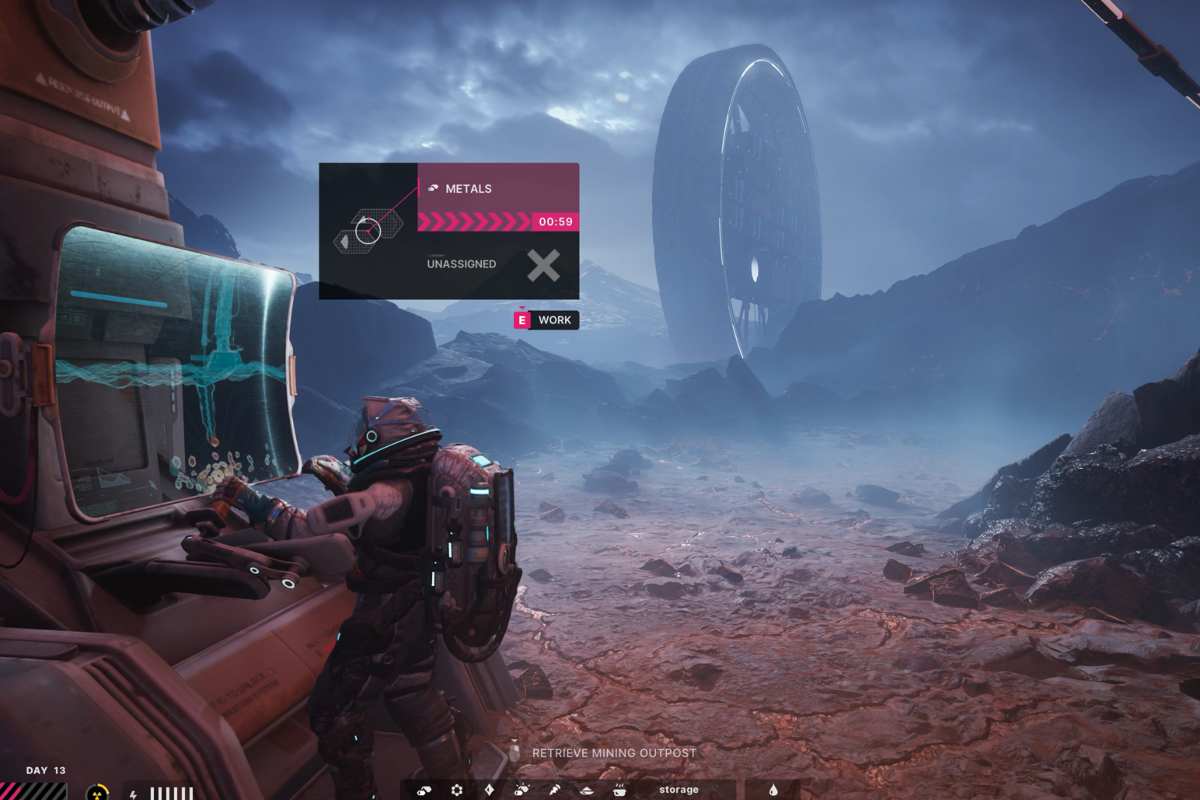
Task: Click the sparkling enriched metals icon
Action: click(521, 790)
